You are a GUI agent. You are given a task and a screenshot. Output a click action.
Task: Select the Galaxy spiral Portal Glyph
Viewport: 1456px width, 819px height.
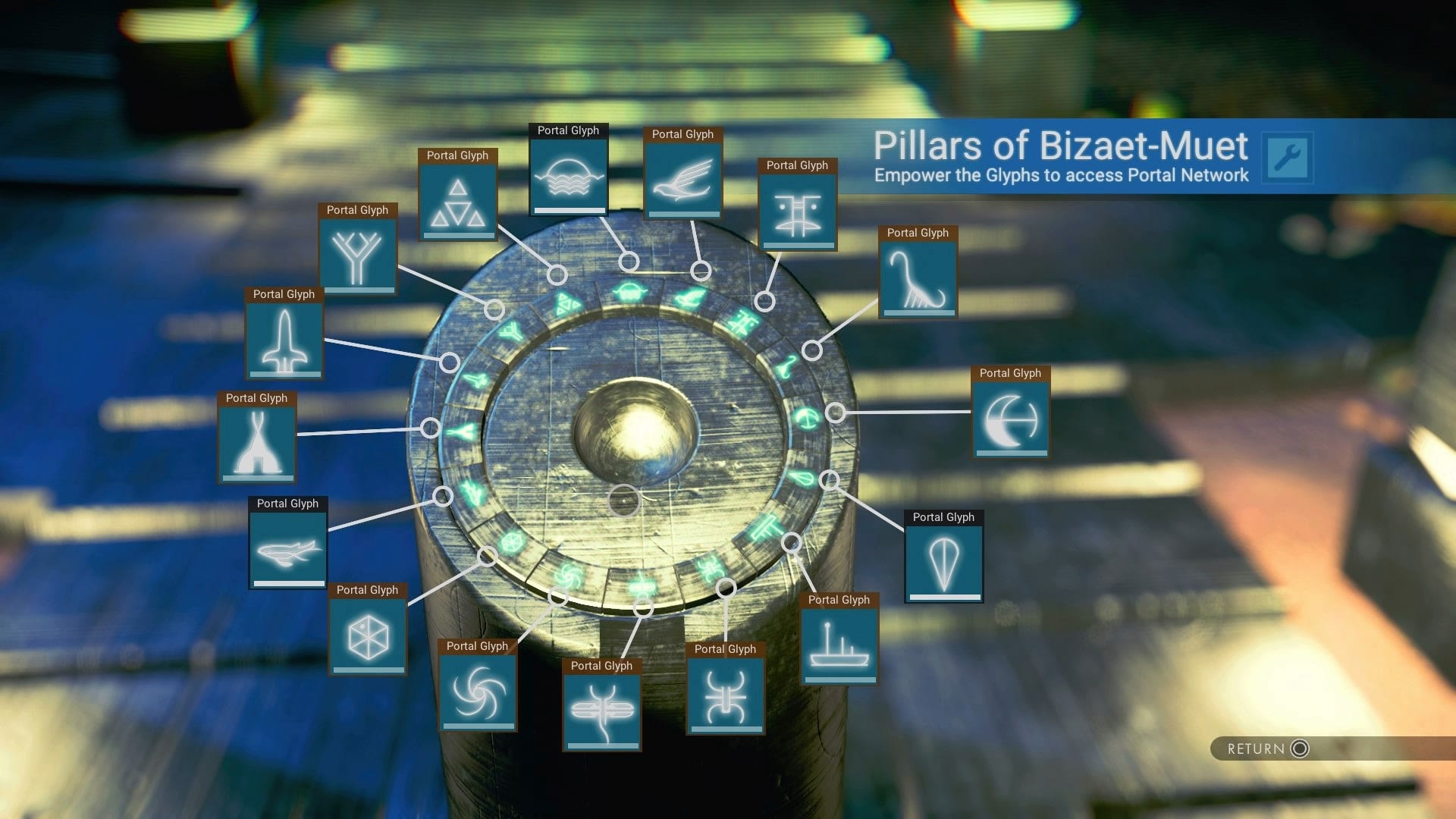[x=478, y=692]
